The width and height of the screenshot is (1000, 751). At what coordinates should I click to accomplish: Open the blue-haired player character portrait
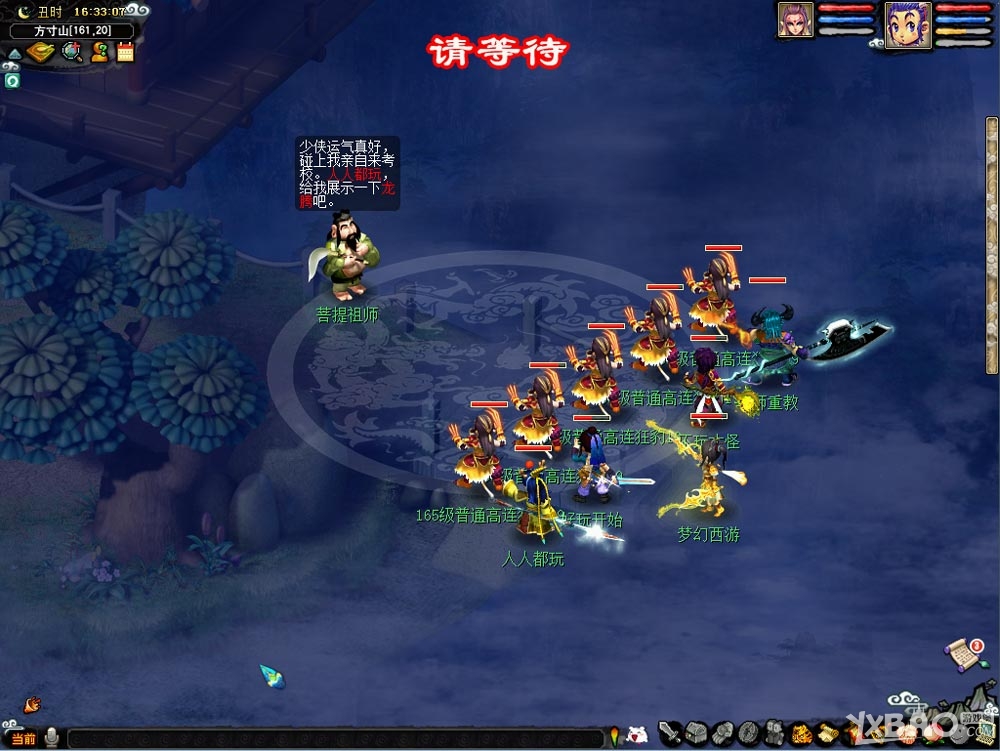click(908, 24)
